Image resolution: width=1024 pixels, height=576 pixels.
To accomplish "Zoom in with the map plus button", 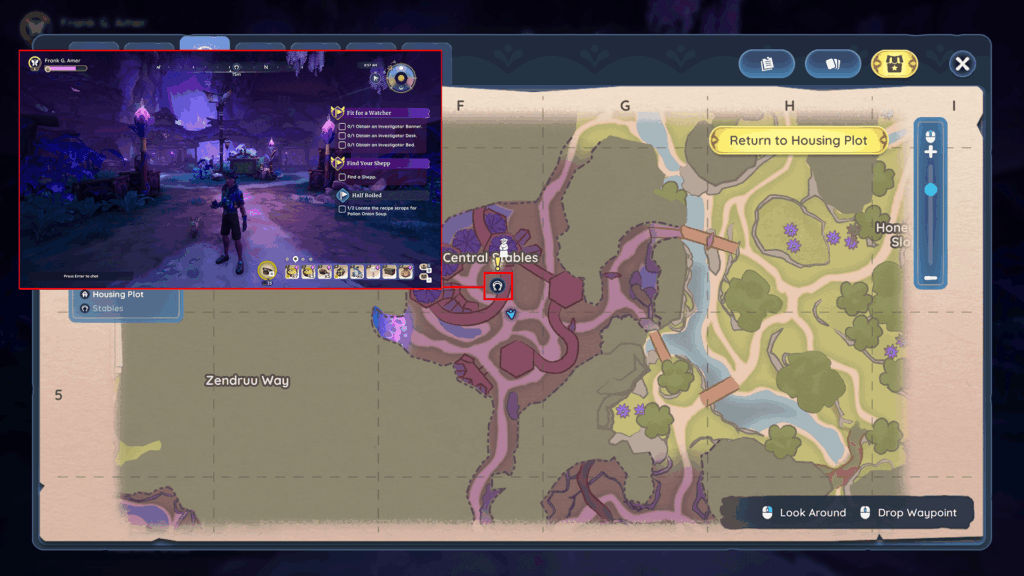I will (931, 152).
